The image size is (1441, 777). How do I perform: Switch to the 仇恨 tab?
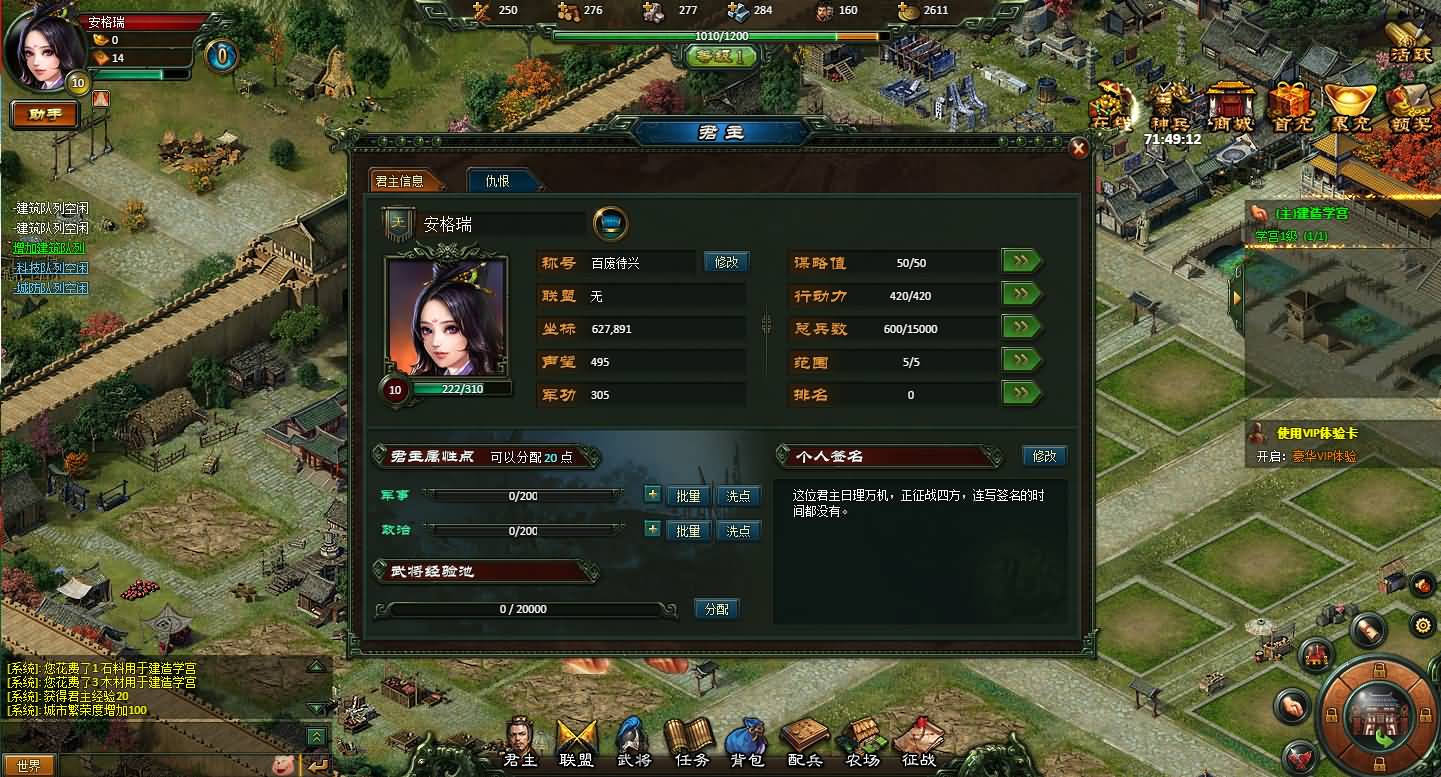pyautogui.click(x=499, y=181)
